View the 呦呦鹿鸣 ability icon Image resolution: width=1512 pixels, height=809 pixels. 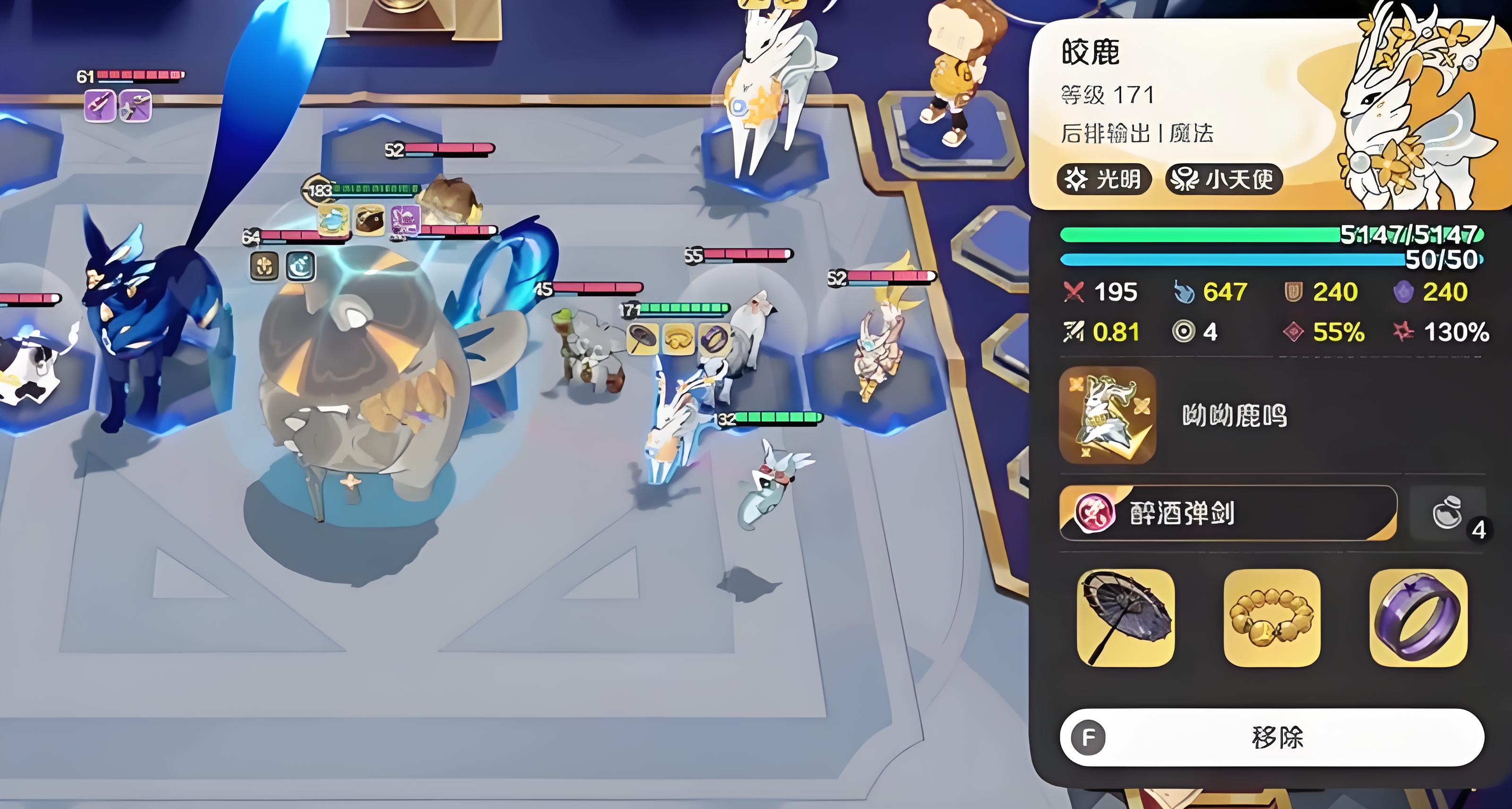1107,415
